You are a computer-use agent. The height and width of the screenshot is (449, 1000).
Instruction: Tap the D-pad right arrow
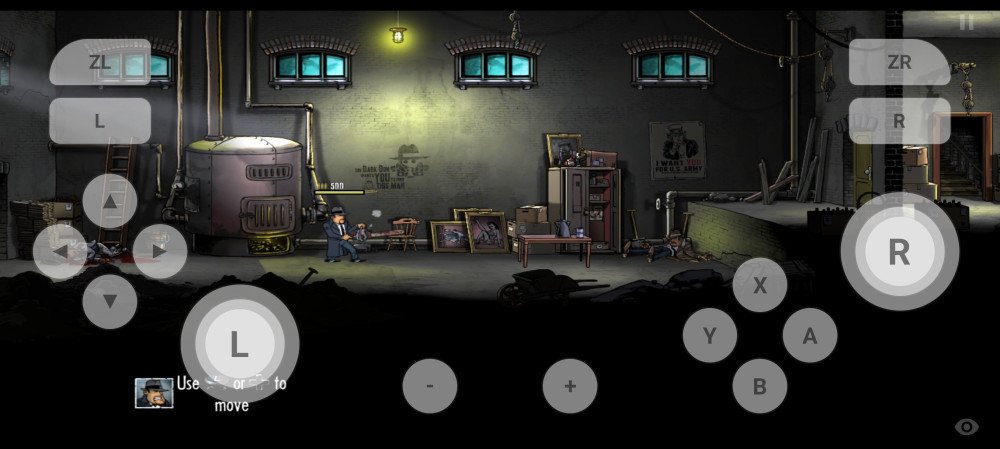pos(160,251)
